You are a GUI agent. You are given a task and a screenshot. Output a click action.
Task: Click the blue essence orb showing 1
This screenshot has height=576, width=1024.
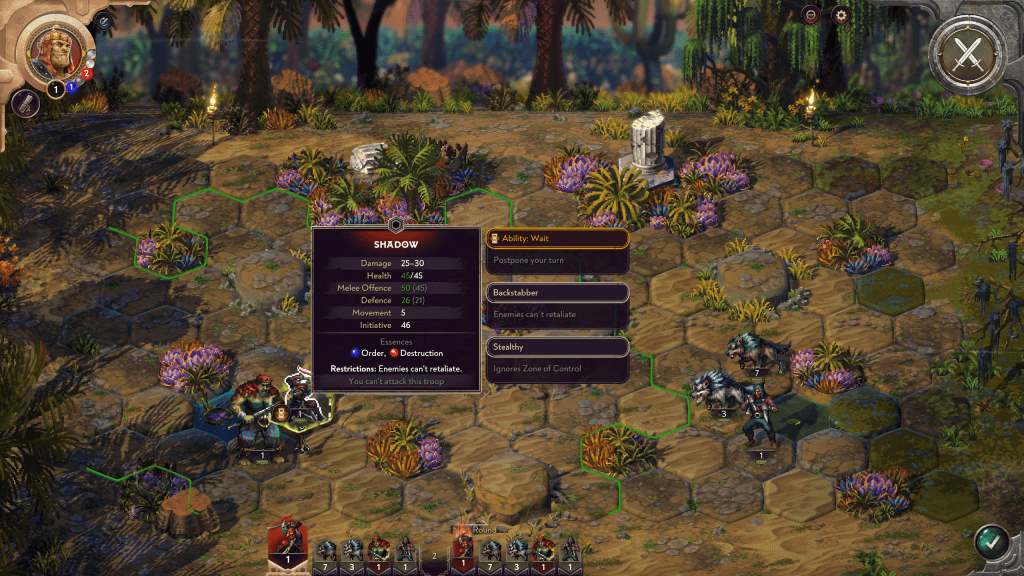coord(70,88)
